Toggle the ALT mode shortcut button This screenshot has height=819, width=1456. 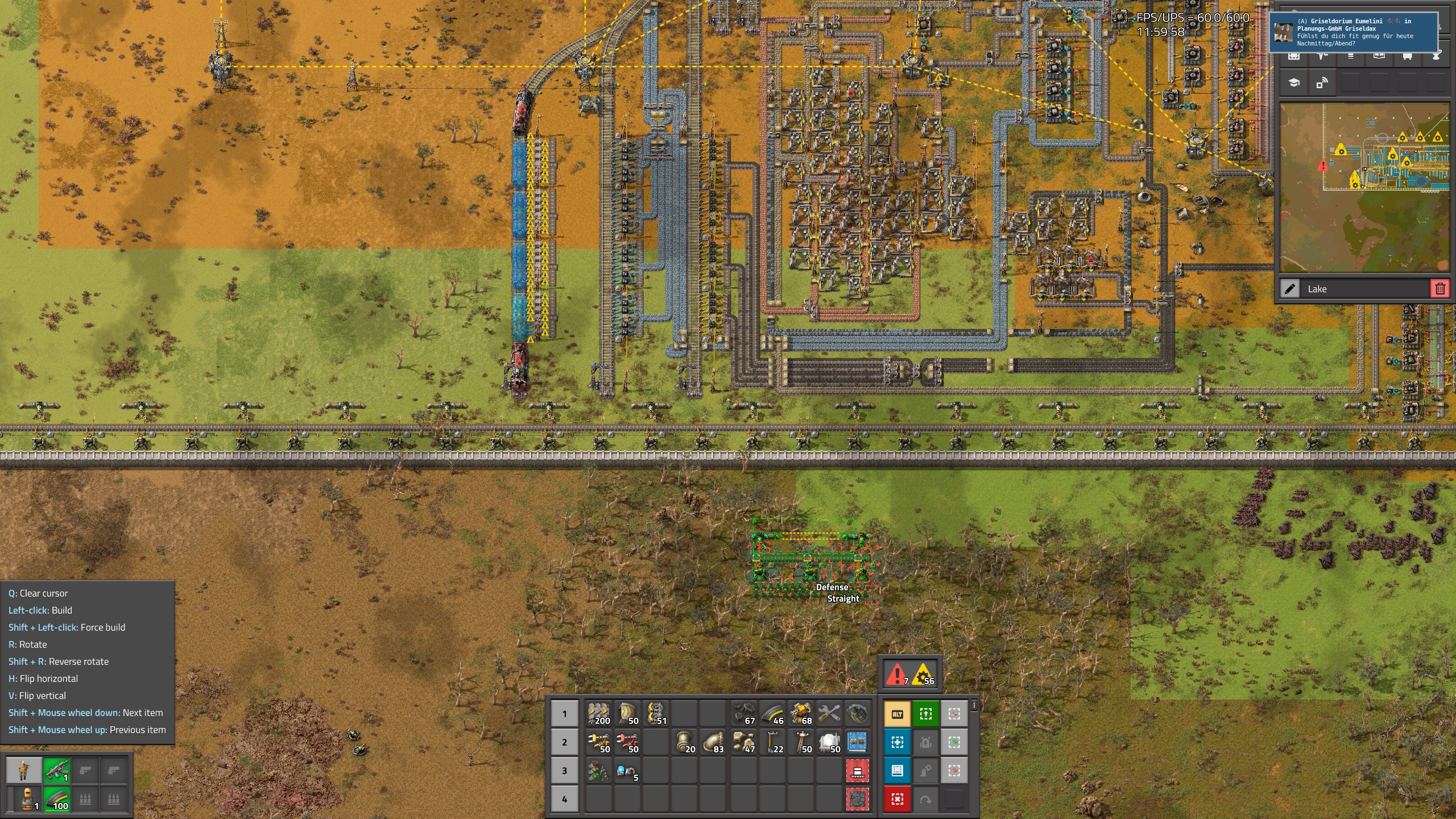[897, 714]
